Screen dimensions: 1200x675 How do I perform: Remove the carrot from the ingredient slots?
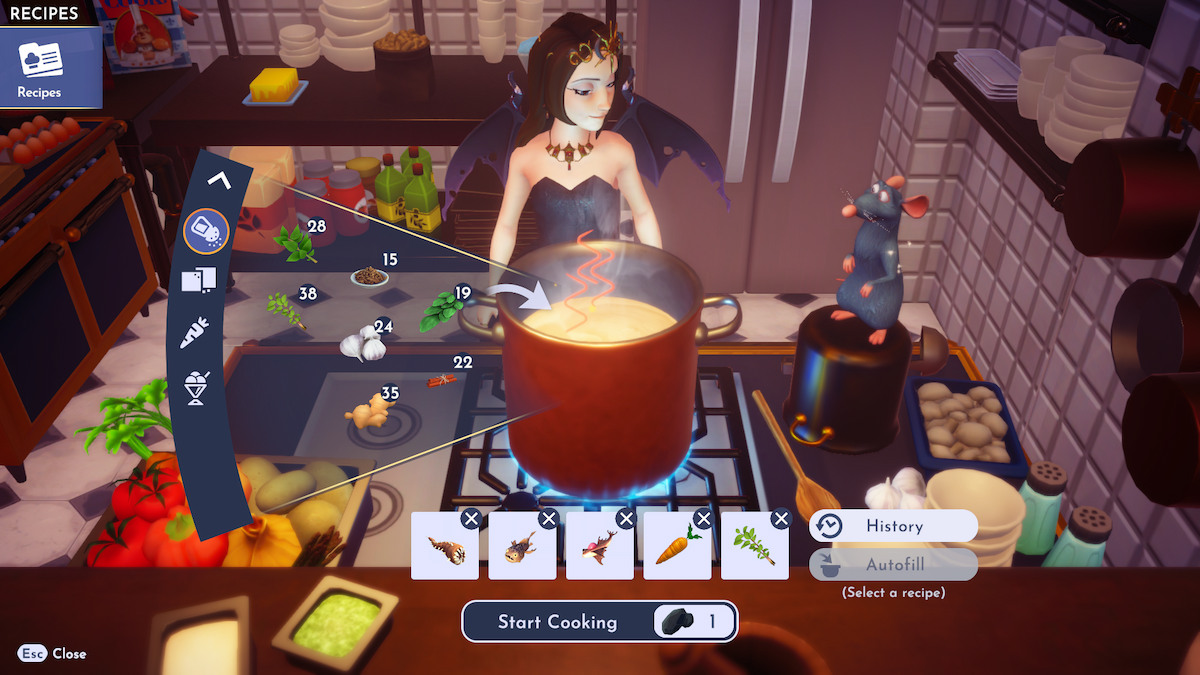pyautogui.click(x=704, y=518)
